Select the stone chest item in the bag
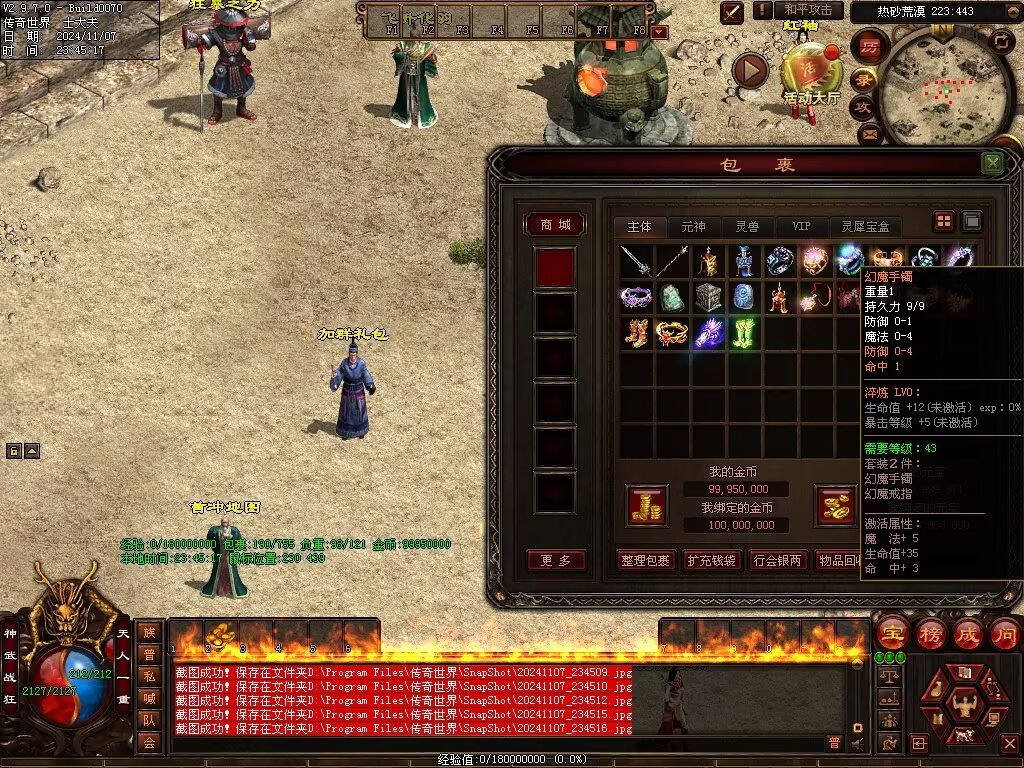 (708, 297)
